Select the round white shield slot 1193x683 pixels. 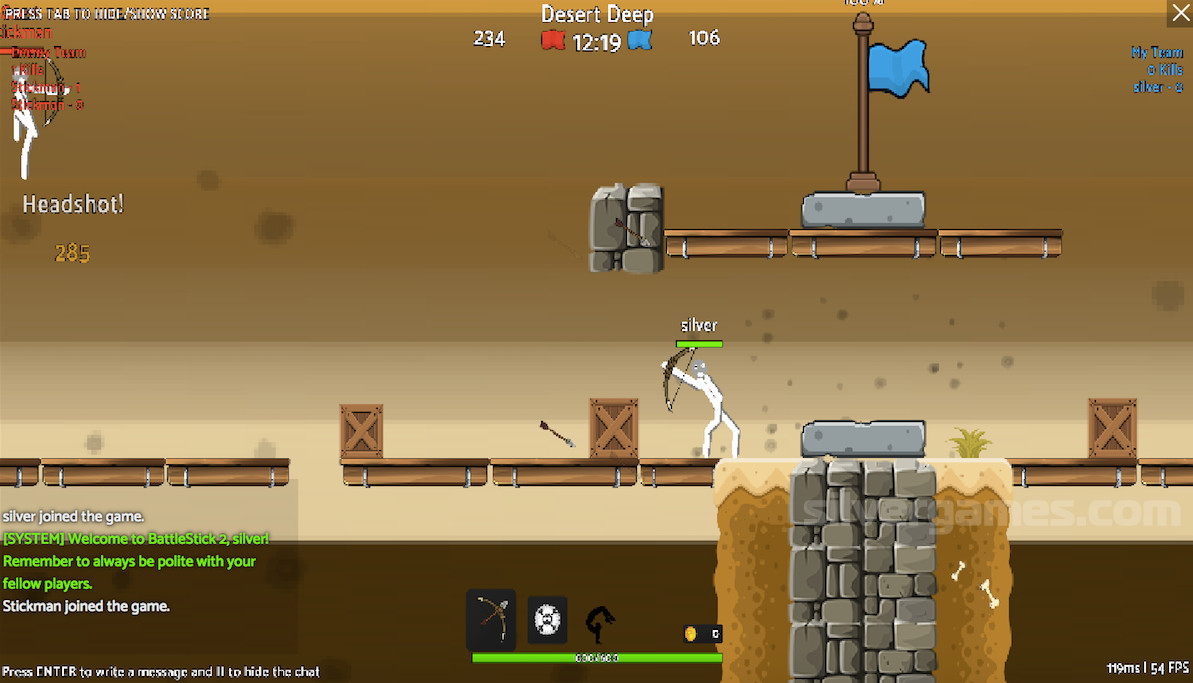pyautogui.click(x=547, y=620)
